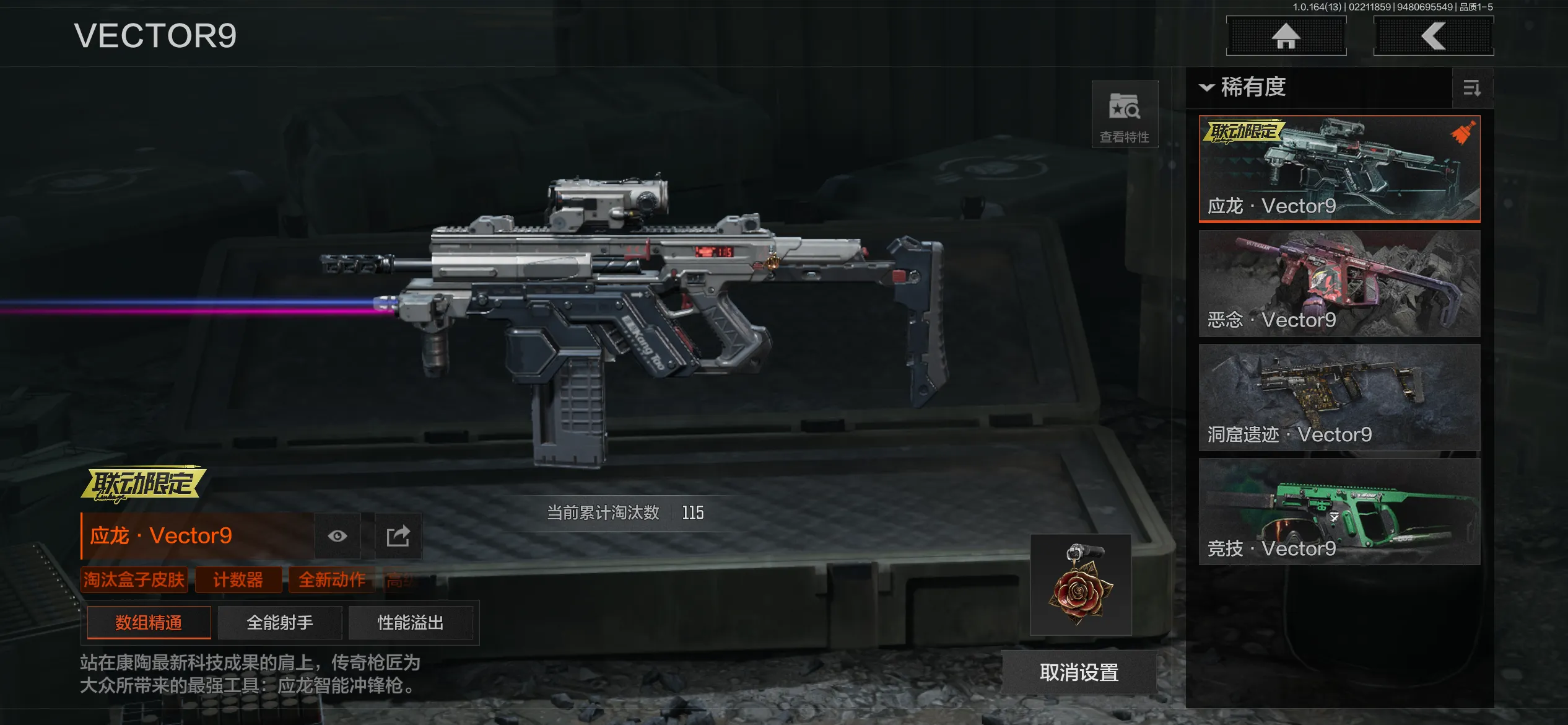Screen dimensions: 1568x725
Task: Switch to the 全能射手 tab
Action: [280, 623]
